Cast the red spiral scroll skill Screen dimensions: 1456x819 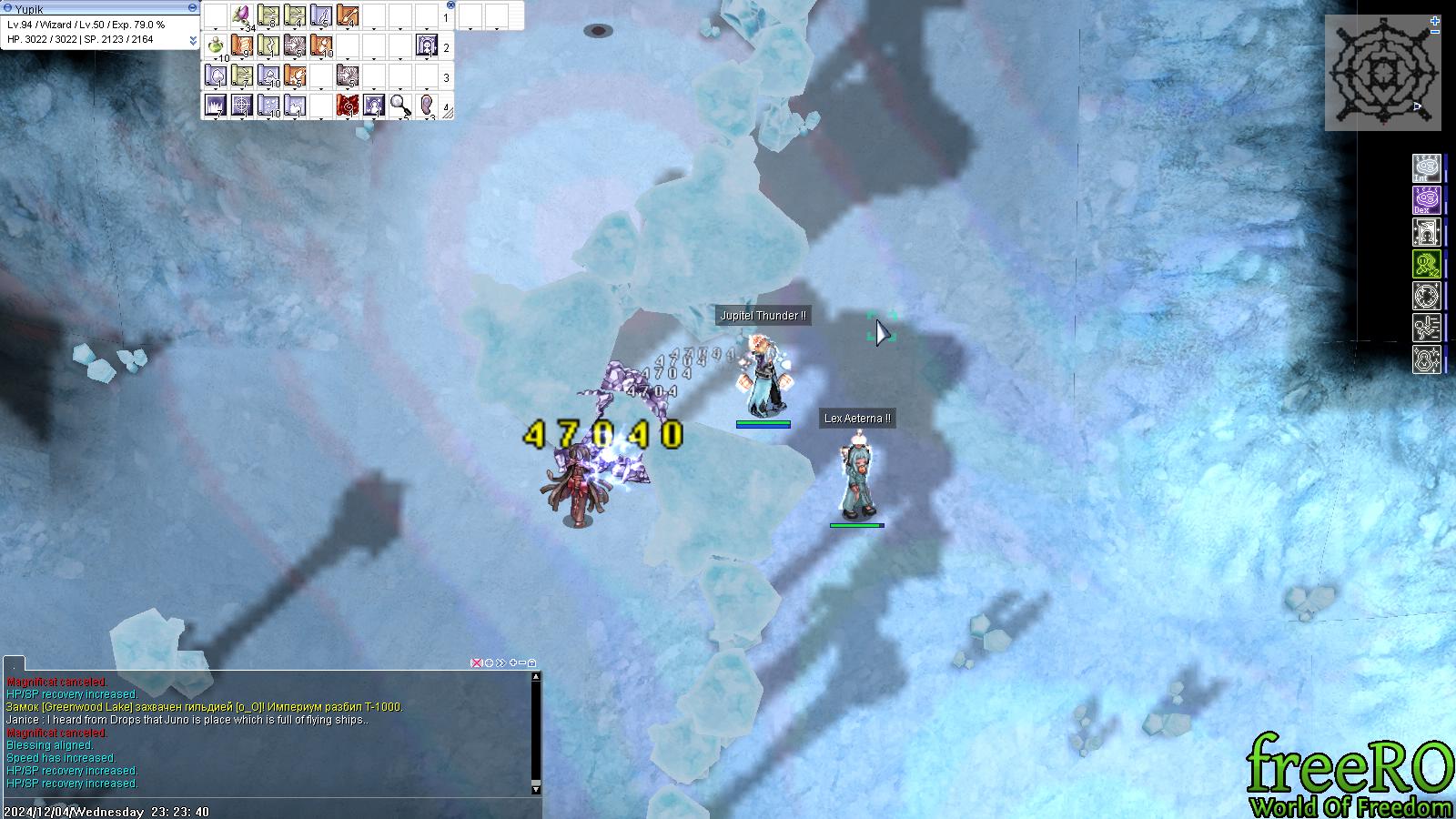[348, 106]
